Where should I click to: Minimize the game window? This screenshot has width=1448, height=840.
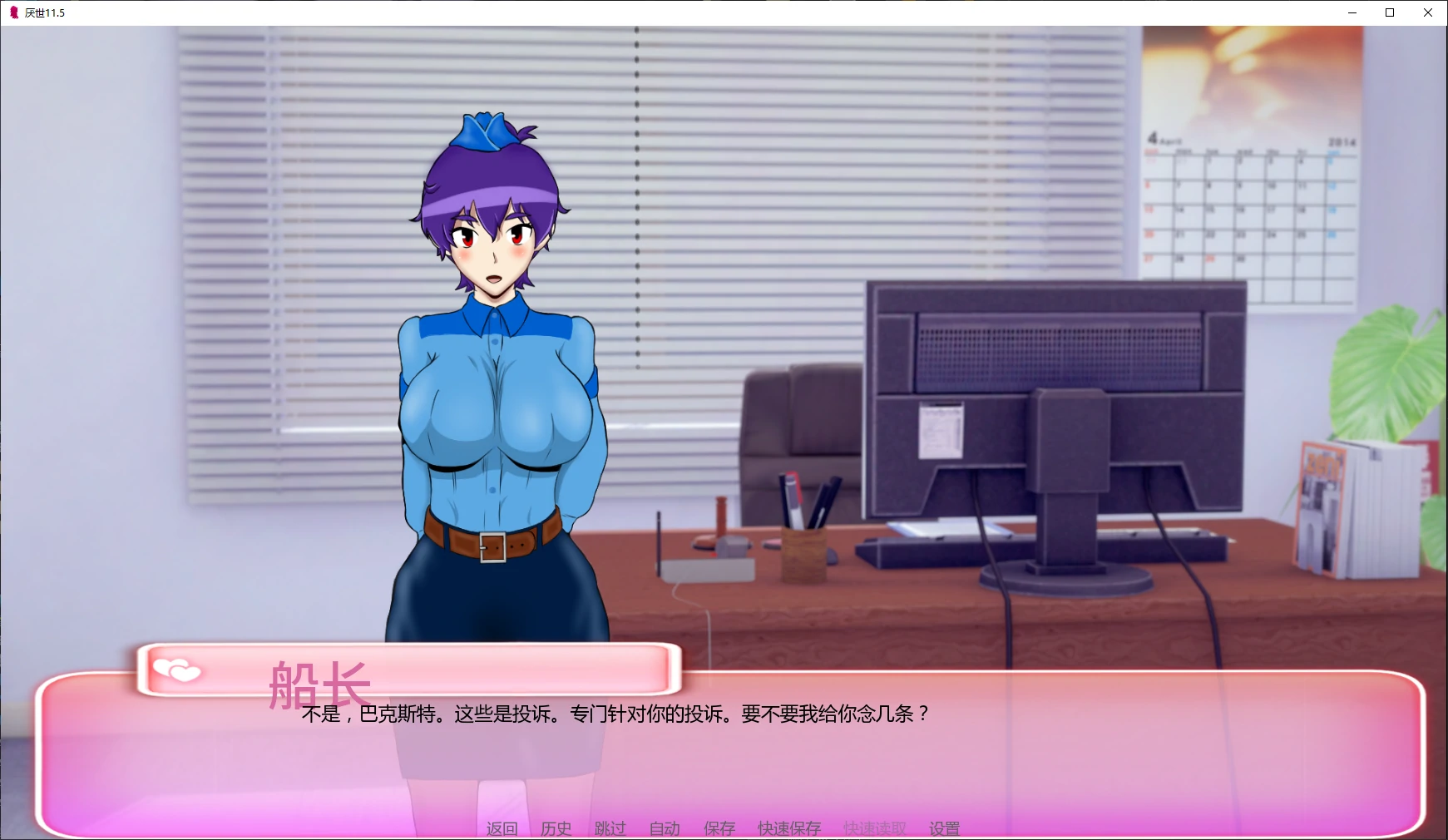coord(1351,12)
